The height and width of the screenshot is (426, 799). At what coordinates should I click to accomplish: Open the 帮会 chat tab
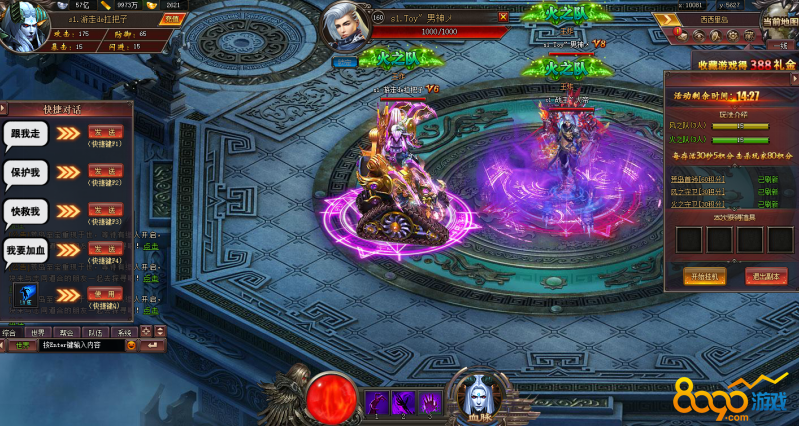click(x=67, y=331)
